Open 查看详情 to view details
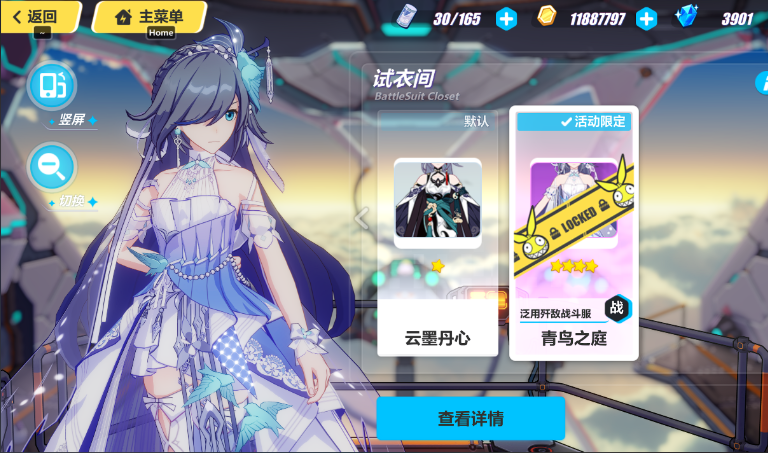Image resolution: width=768 pixels, height=453 pixels. coord(470,418)
